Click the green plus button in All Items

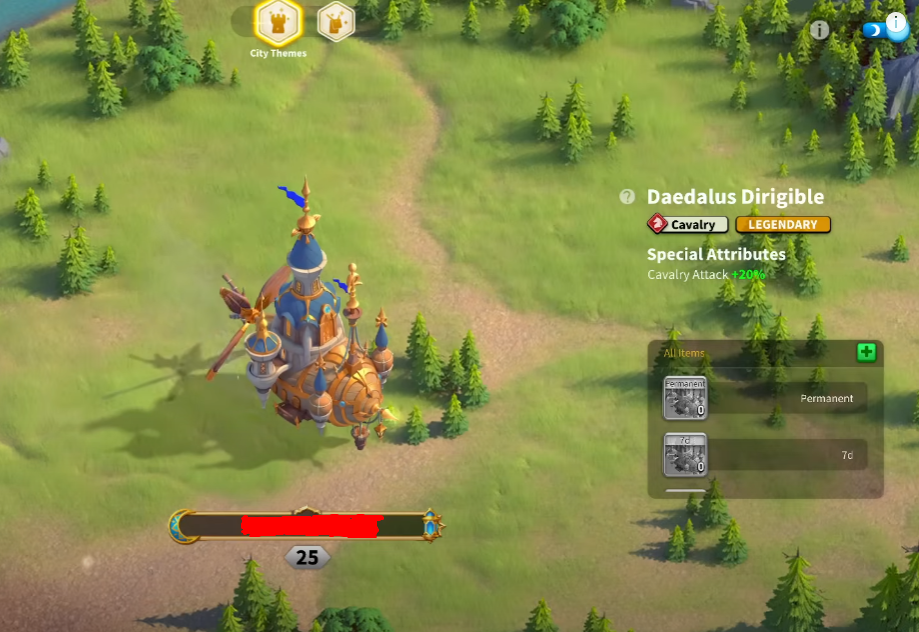[x=866, y=352]
